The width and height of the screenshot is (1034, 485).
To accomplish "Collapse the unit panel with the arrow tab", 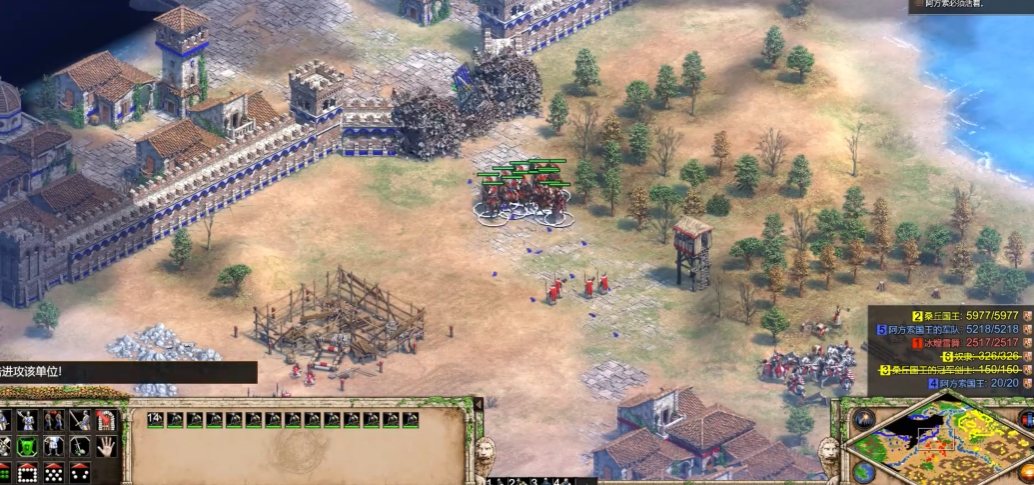I will pos(477,403).
